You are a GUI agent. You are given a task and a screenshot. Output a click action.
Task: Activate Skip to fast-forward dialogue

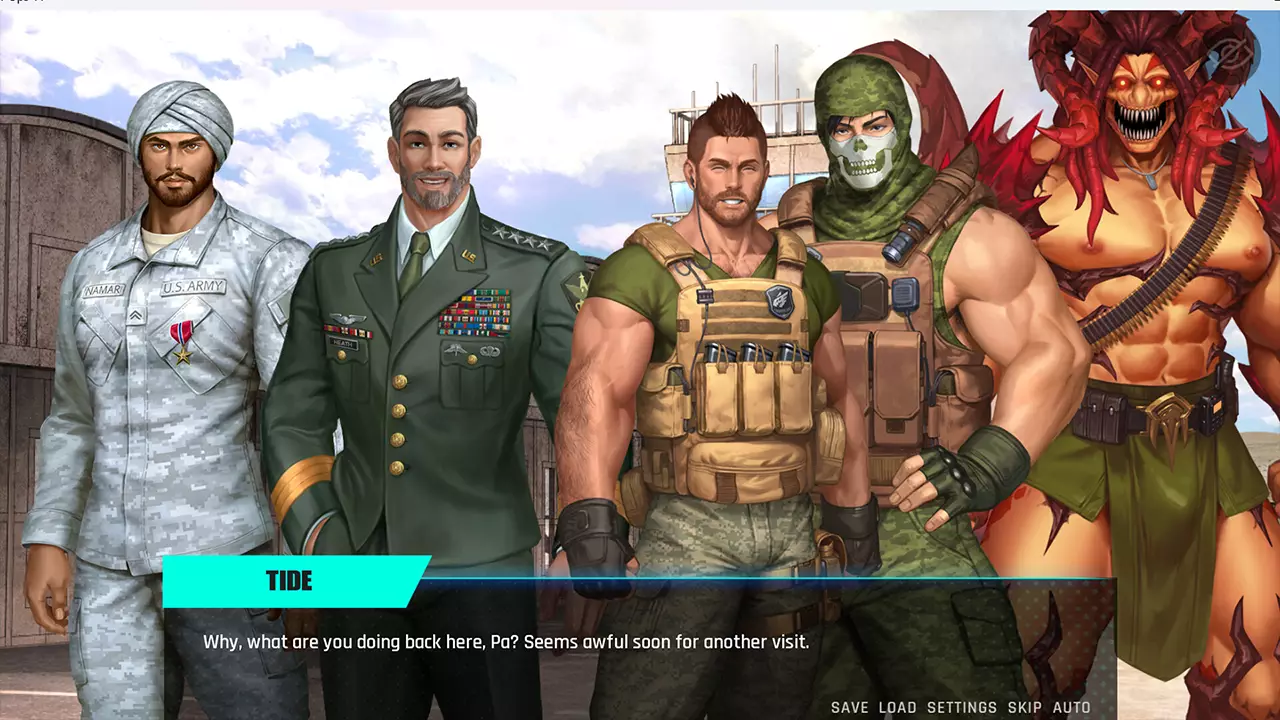1024,707
